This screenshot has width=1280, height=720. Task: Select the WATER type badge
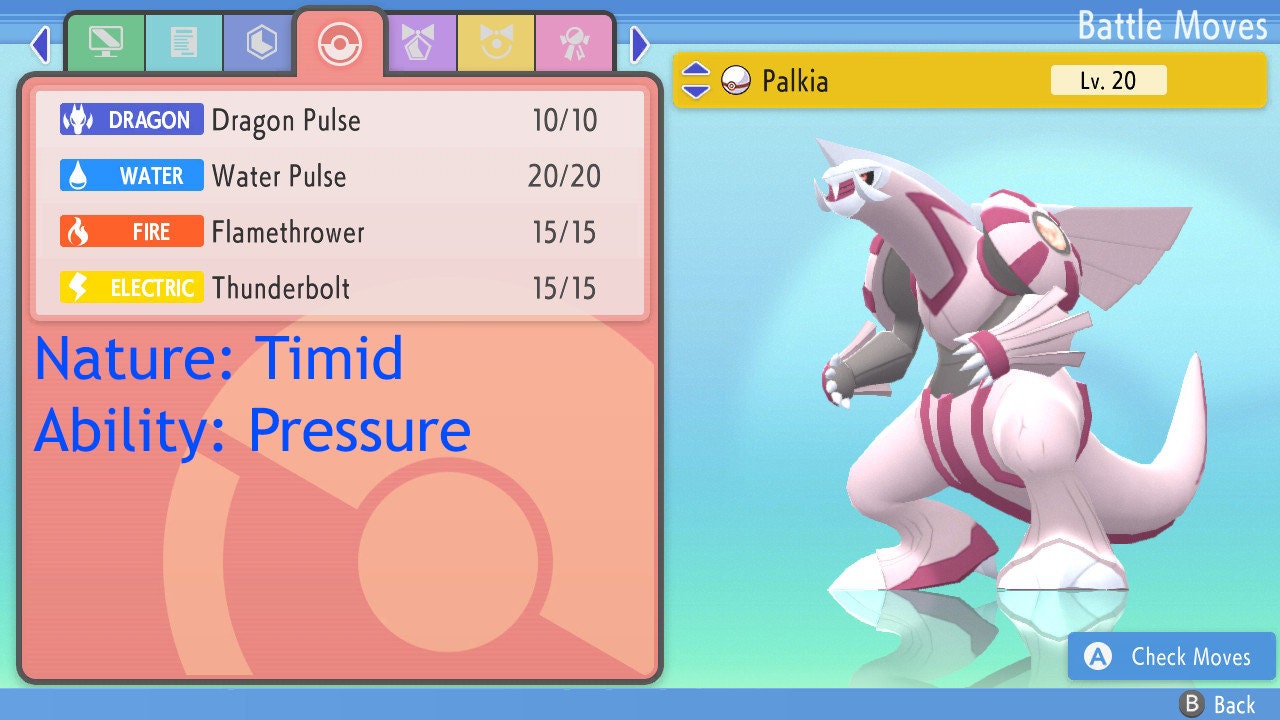click(x=131, y=176)
